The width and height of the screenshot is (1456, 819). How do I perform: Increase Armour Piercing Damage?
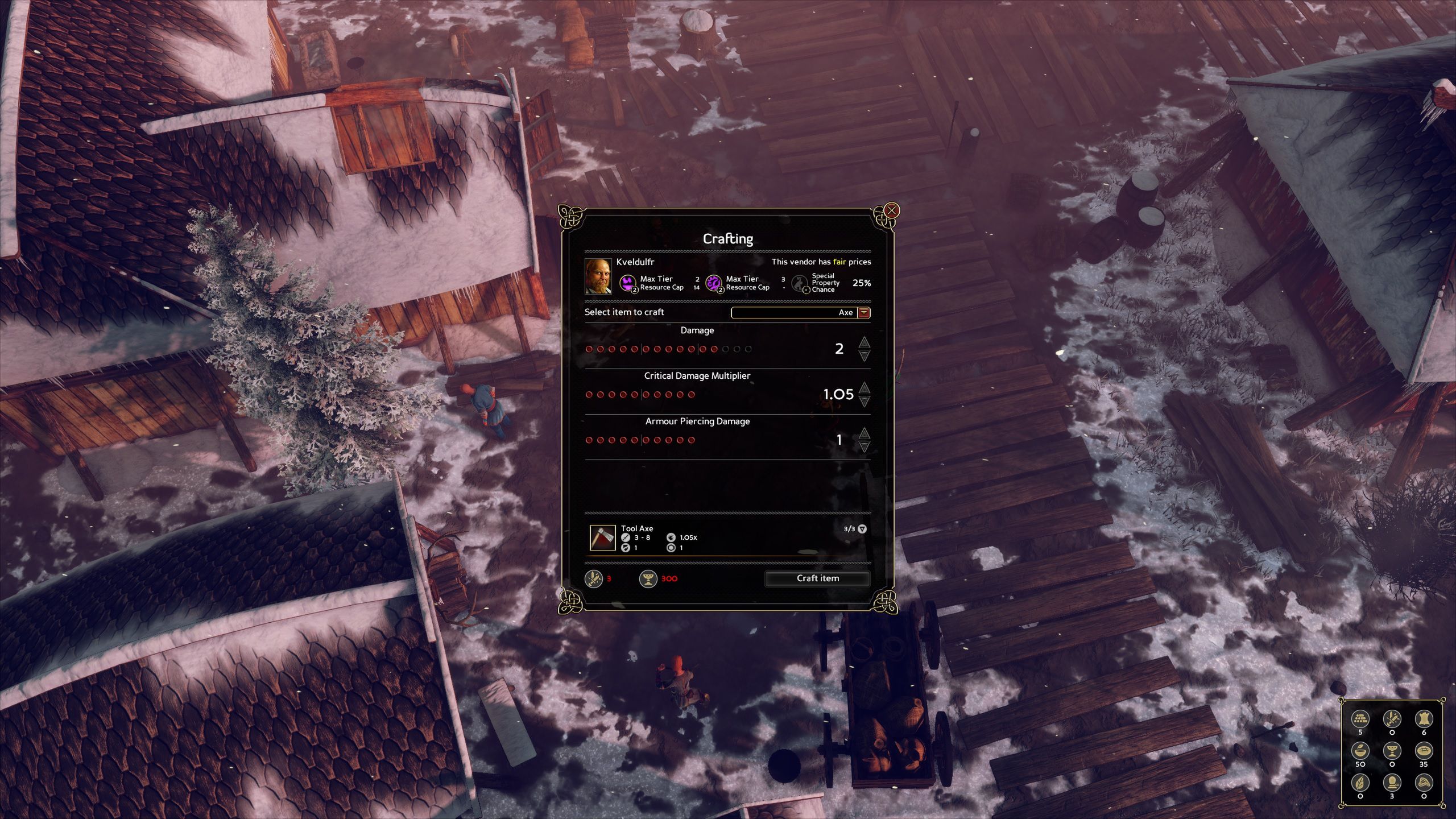864,433
